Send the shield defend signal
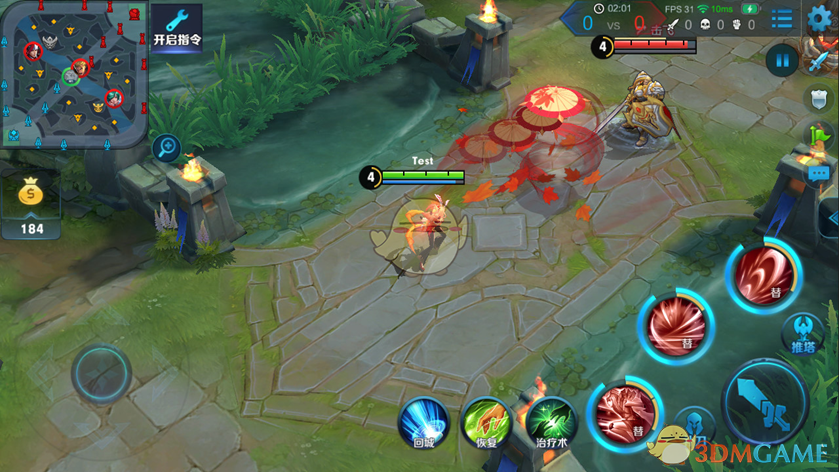Screen dimensions: 839x472 click(819, 98)
